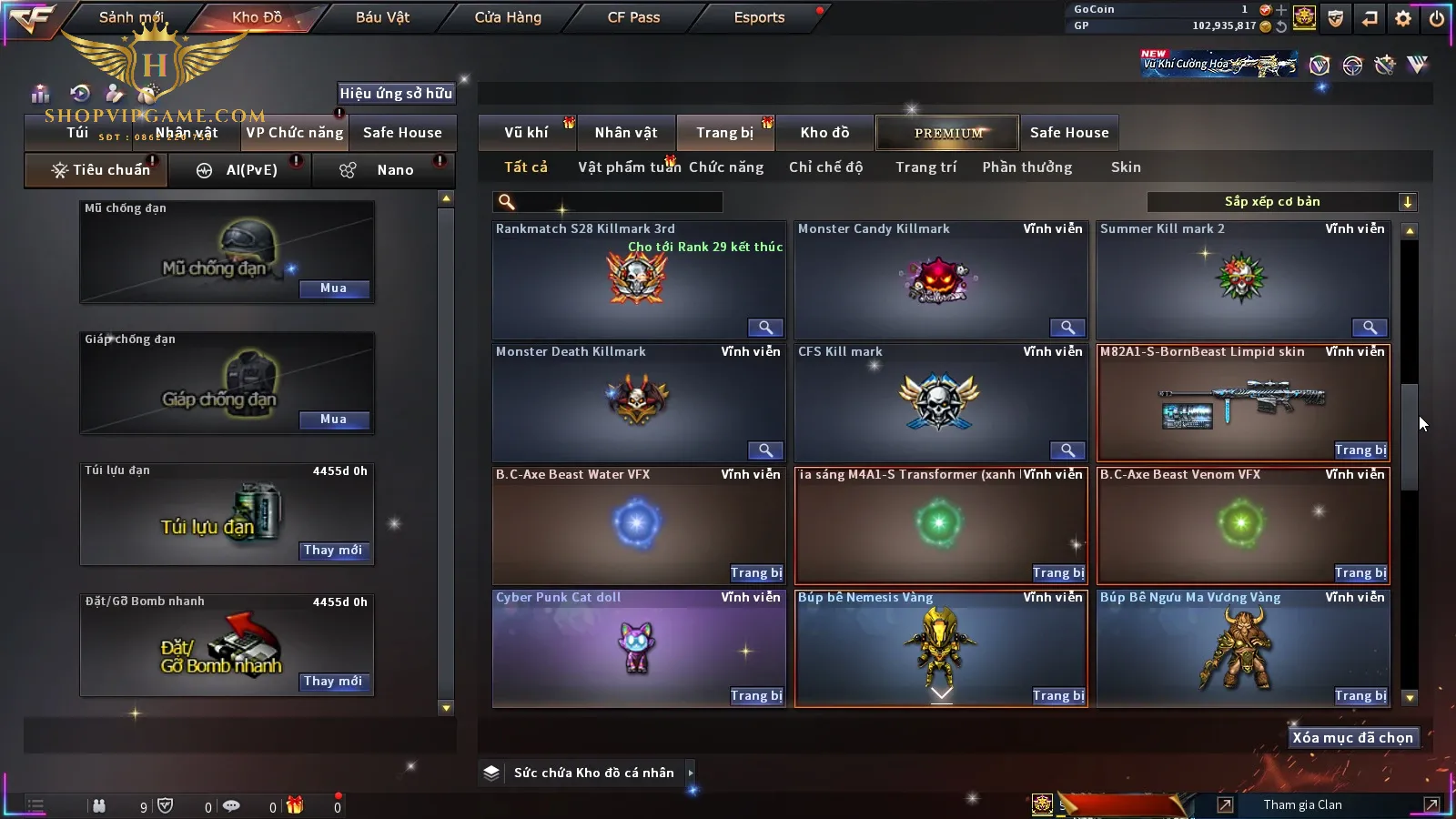Open Hiệu ứng sở hữu panel
The image size is (1456, 819).
tap(396, 93)
